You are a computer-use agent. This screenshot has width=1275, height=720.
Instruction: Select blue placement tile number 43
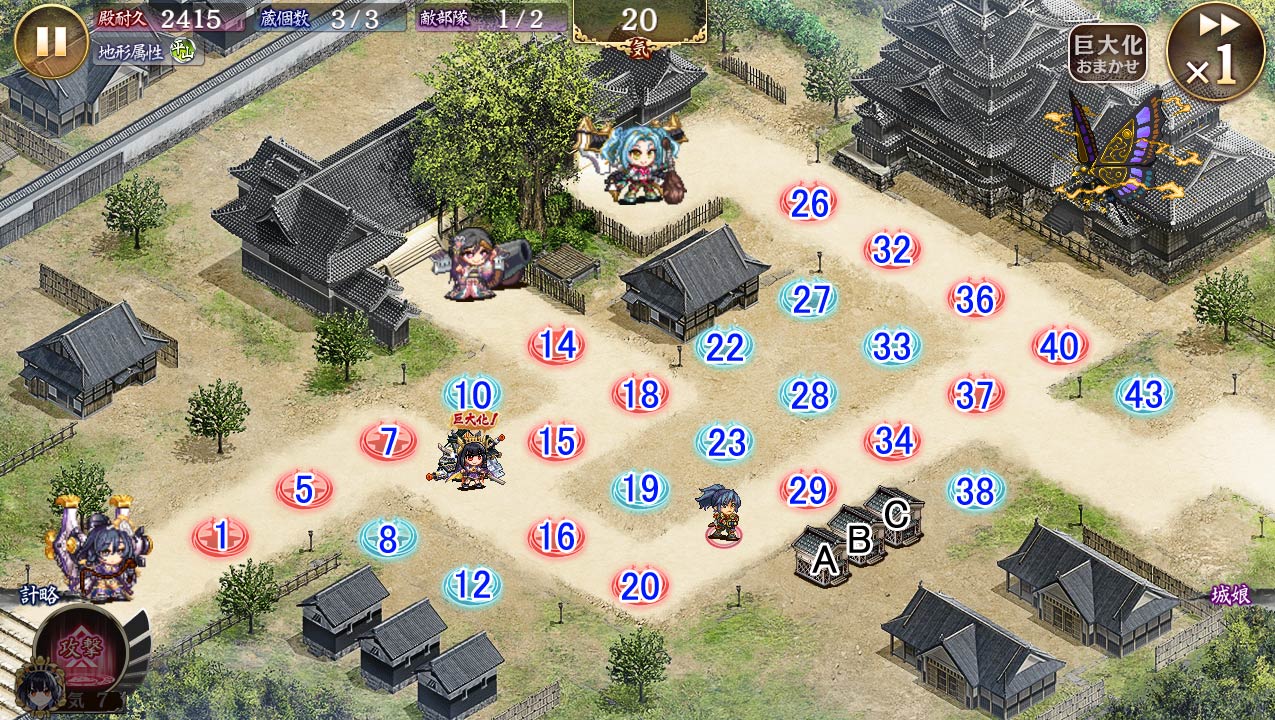tap(1144, 395)
